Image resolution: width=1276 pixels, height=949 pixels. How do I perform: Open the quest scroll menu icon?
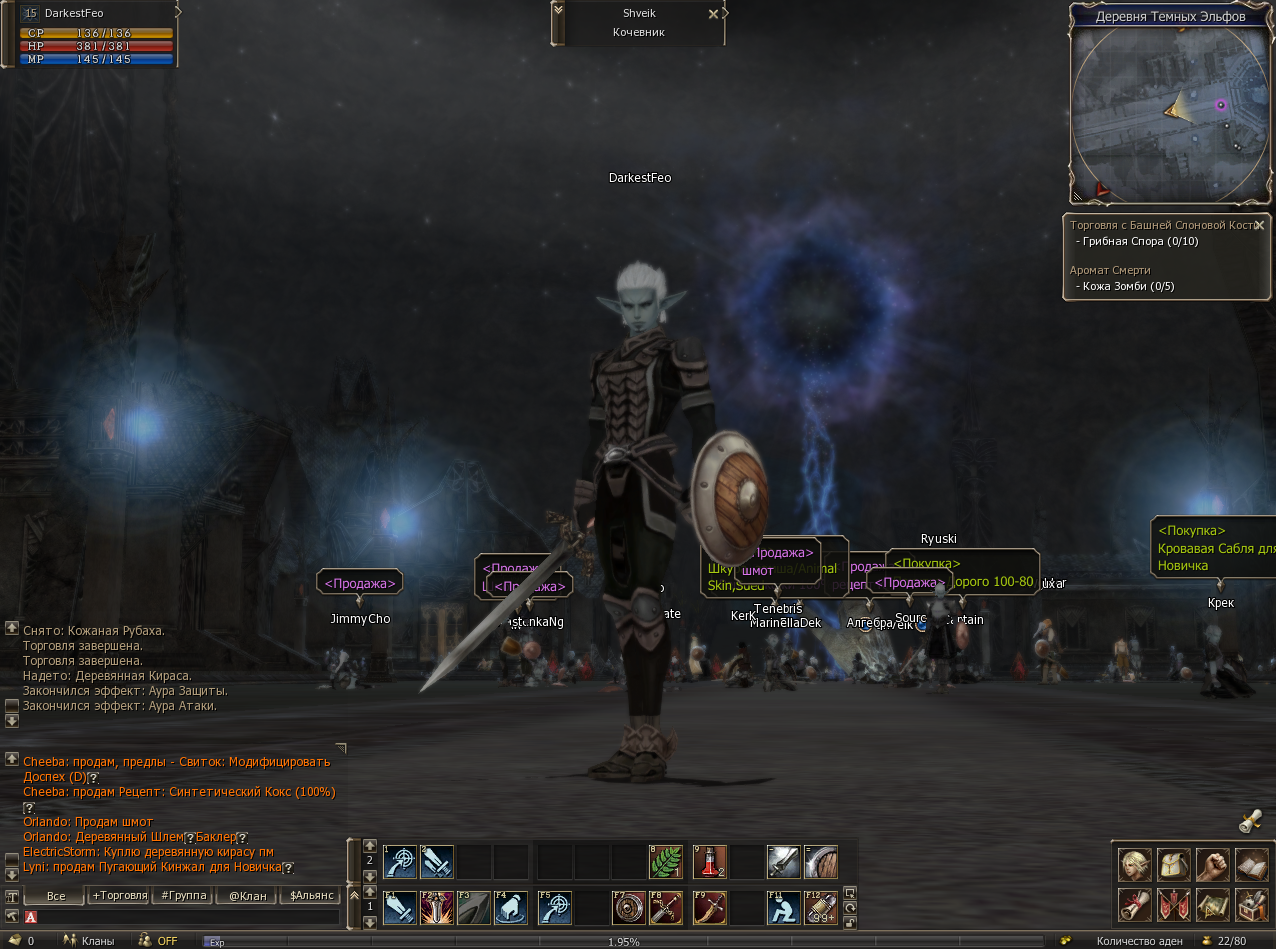(1133, 905)
